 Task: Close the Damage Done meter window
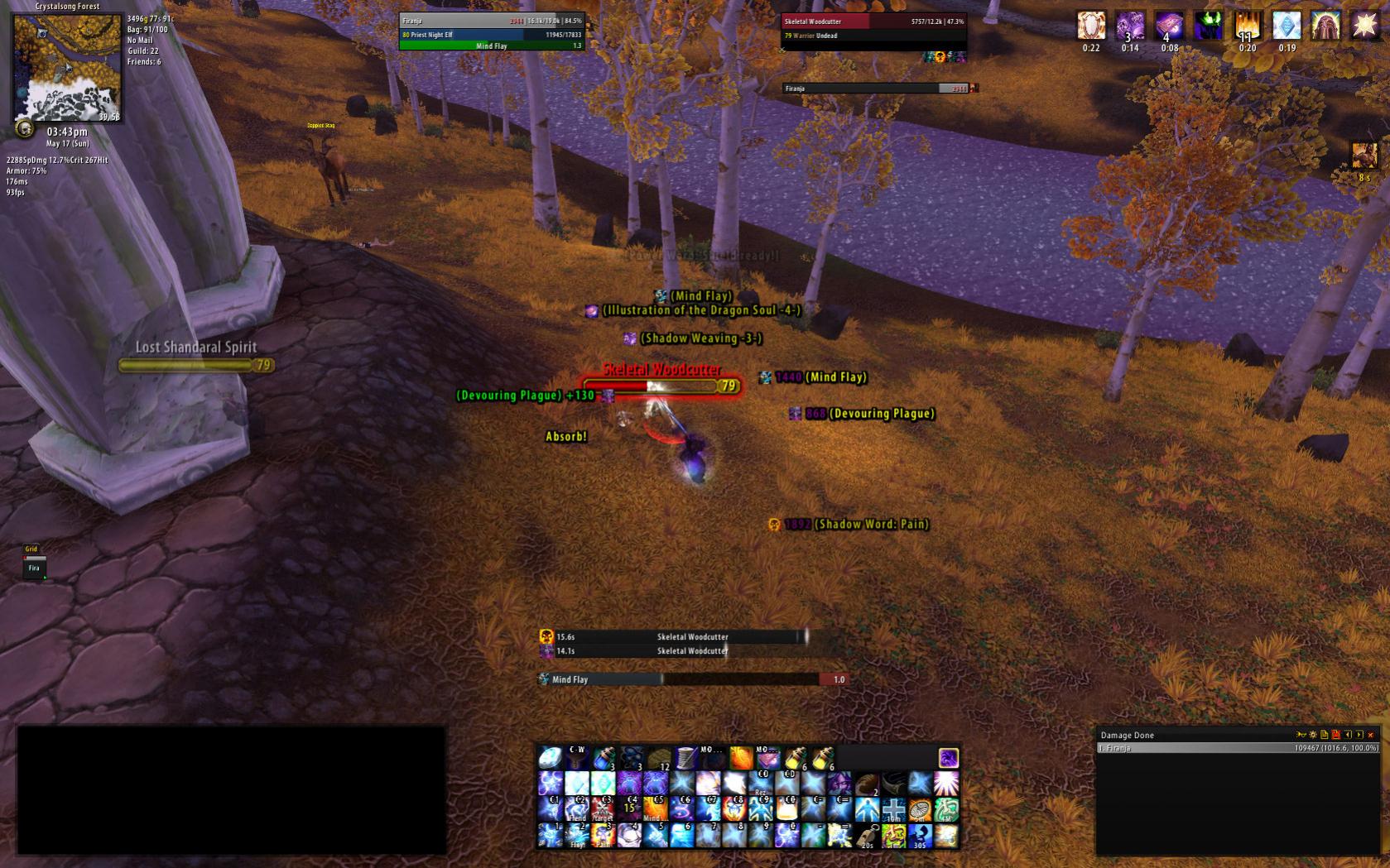pos(1371,735)
